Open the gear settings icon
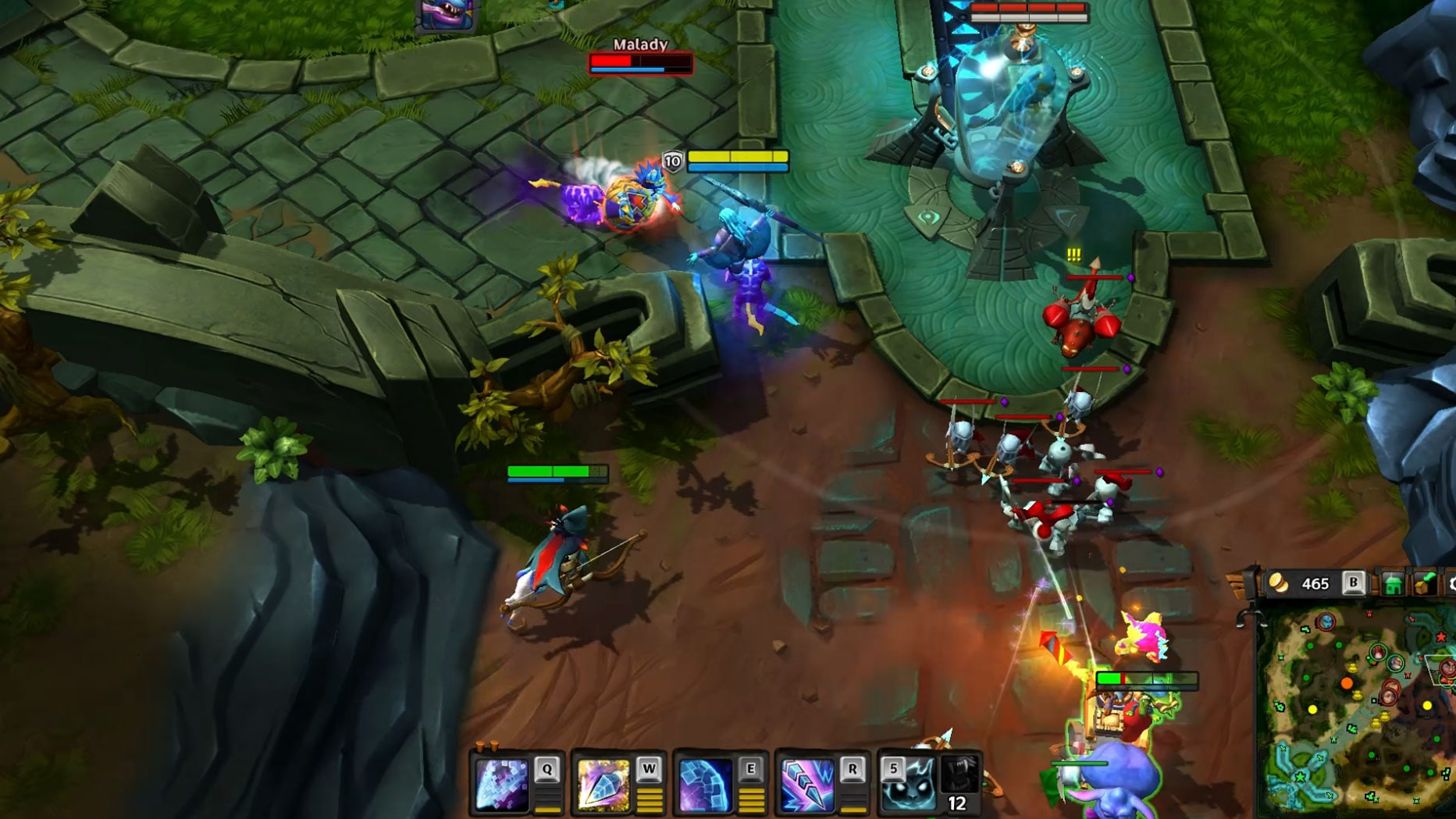This screenshot has width=1456, height=819. [x=1451, y=584]
